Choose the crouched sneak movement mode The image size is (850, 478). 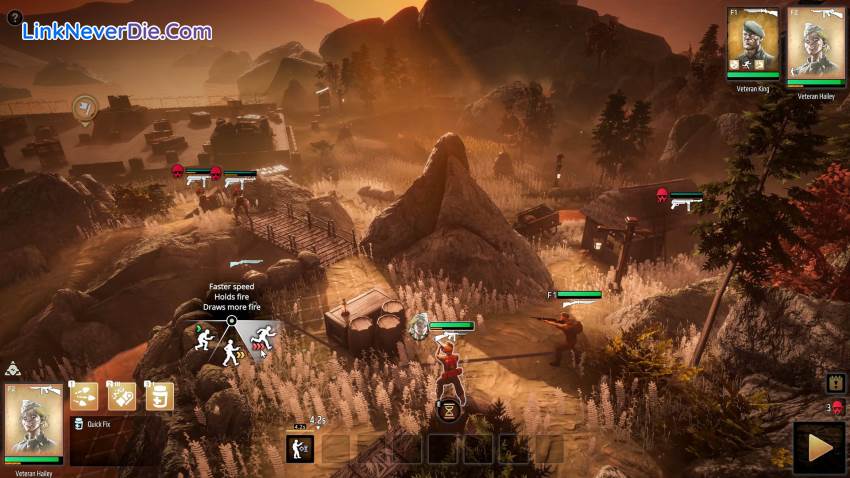pyautogui.click(x=203, y=338)
